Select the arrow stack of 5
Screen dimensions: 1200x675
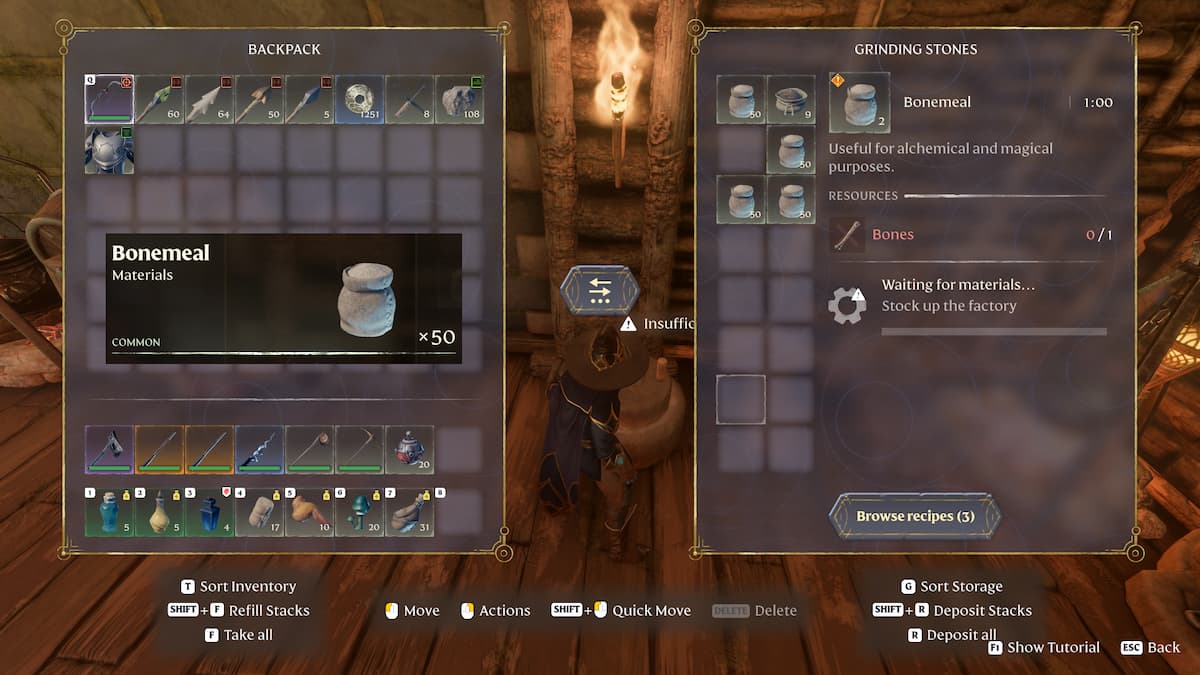(x=309, y=99)
